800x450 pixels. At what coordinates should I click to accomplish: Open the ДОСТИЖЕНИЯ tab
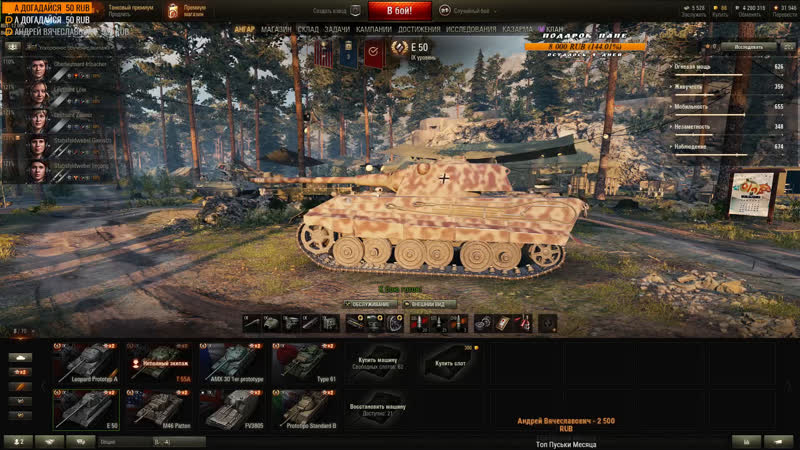(419, 29)
